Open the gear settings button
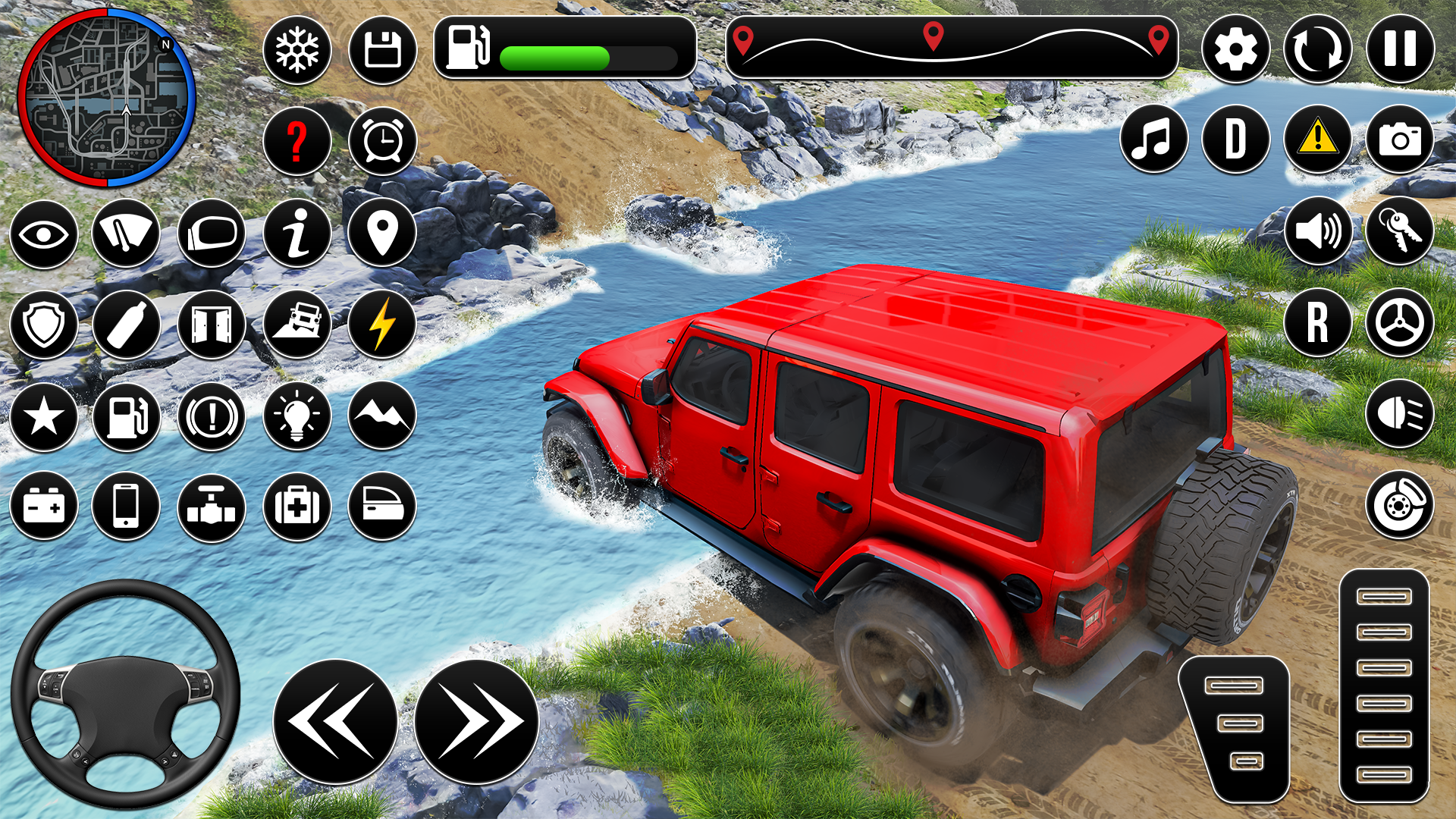Screen dimensions: 1456x819 point(1235,51)
